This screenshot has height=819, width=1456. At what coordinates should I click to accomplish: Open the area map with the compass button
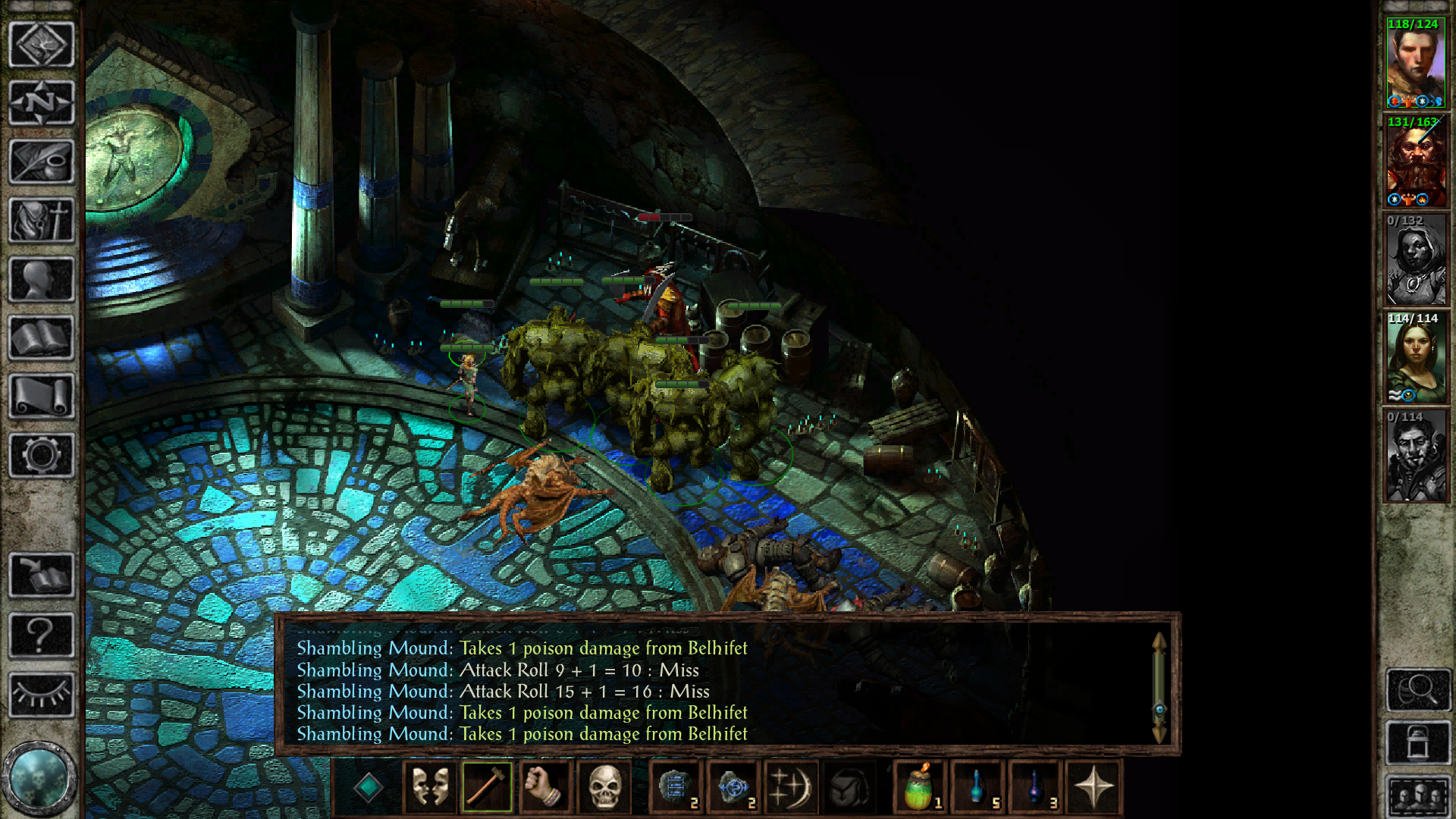(42, 102)
